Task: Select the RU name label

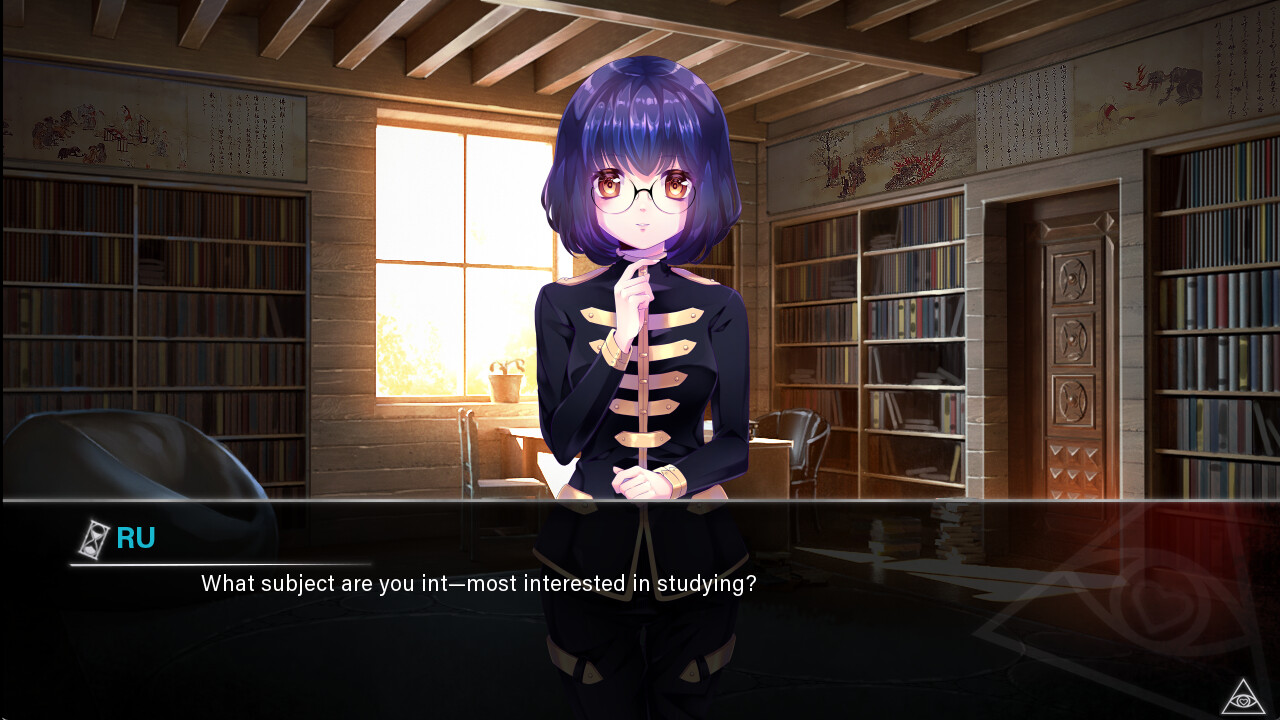Action: tap(134, 538)
